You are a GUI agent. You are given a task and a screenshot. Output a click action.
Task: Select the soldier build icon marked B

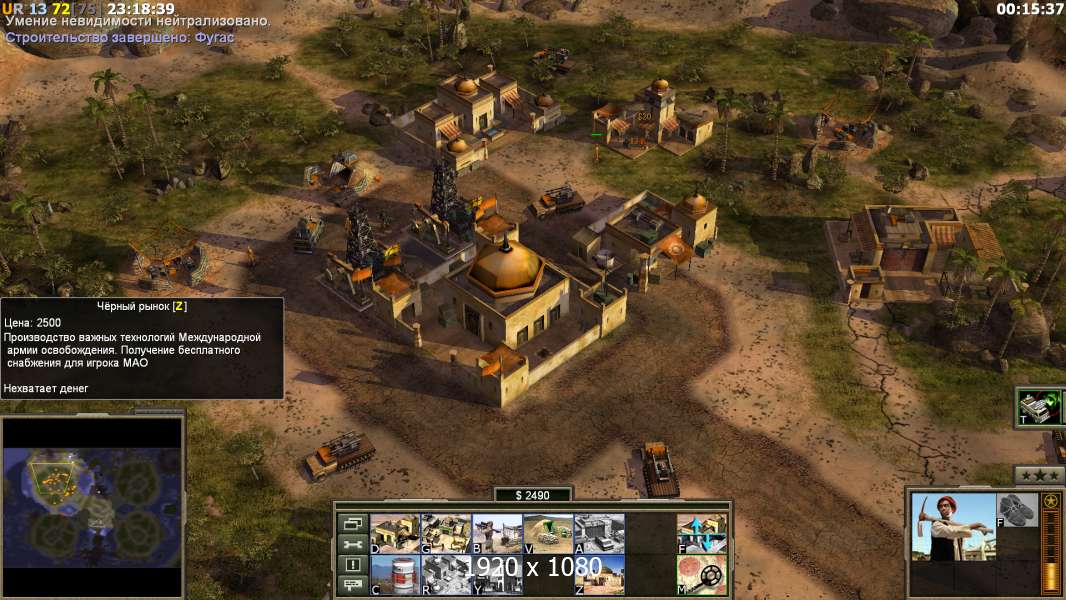[x=497, y=533]
